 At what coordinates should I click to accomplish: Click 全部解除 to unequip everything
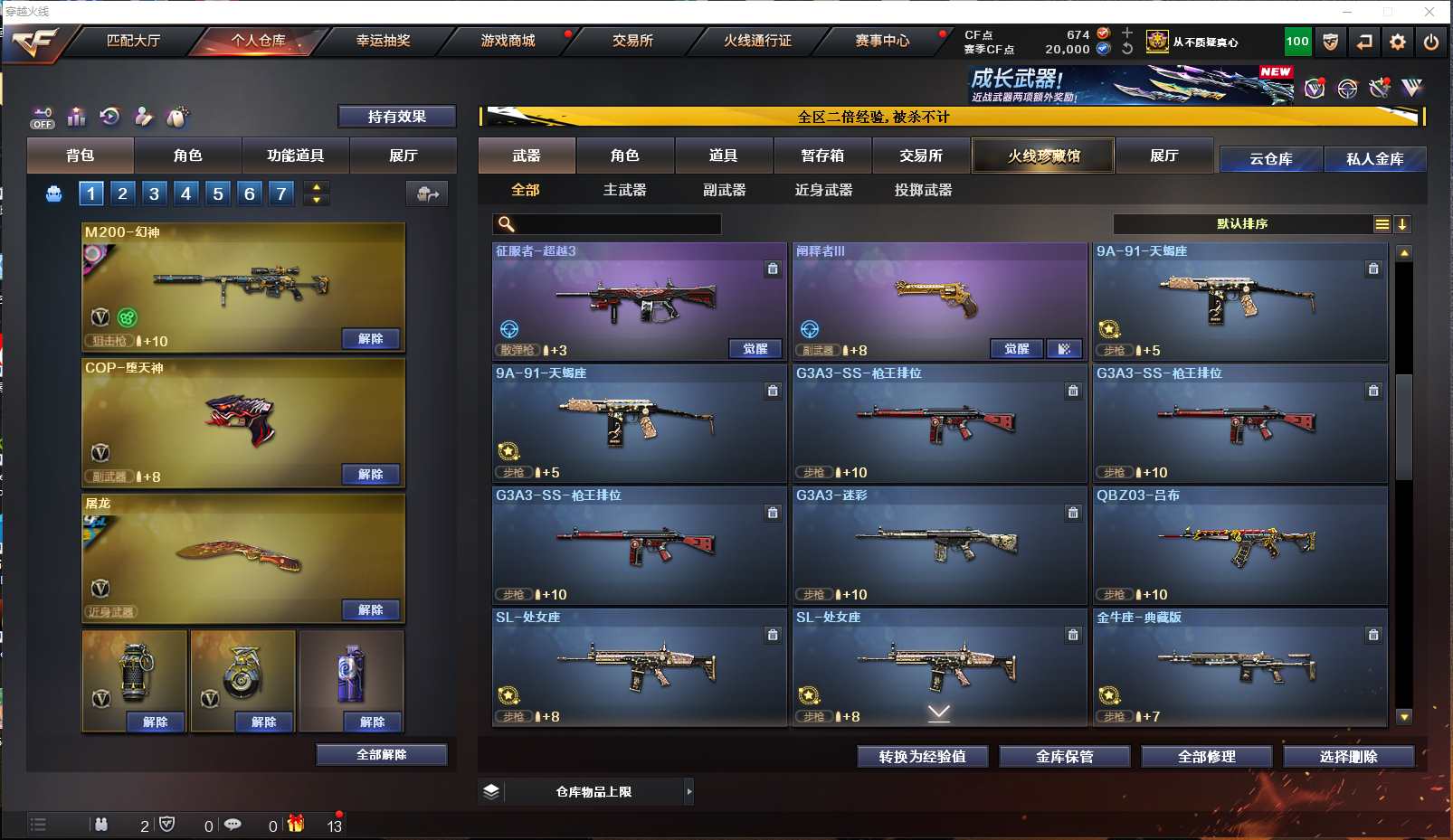pyautogui.click(x=381, y=755)
